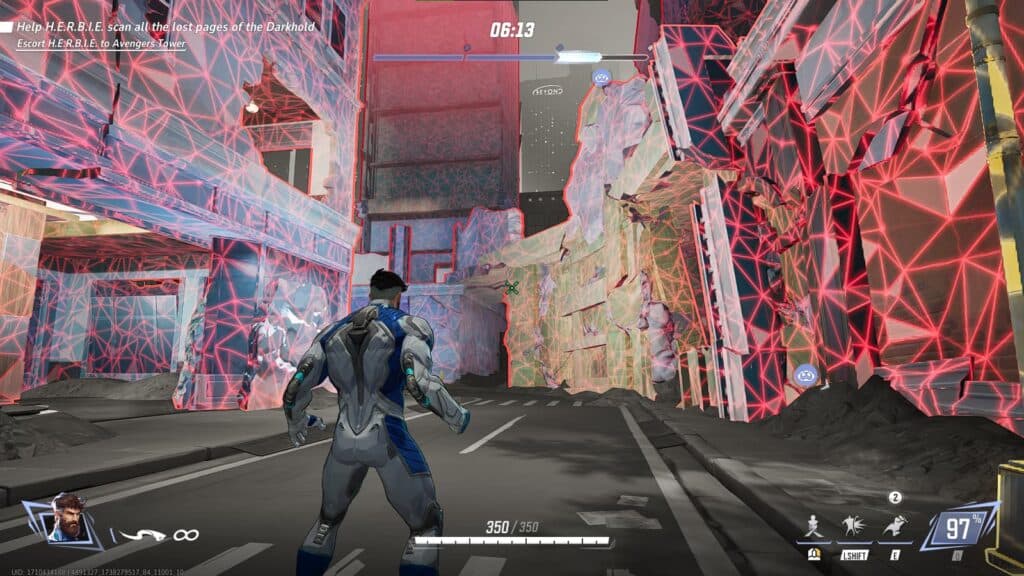Image resolution: width=1024 pixels, height=576 pixels.
Task: Click the escort progress bar
Action: pyautogui.click(x=510, y=57)
